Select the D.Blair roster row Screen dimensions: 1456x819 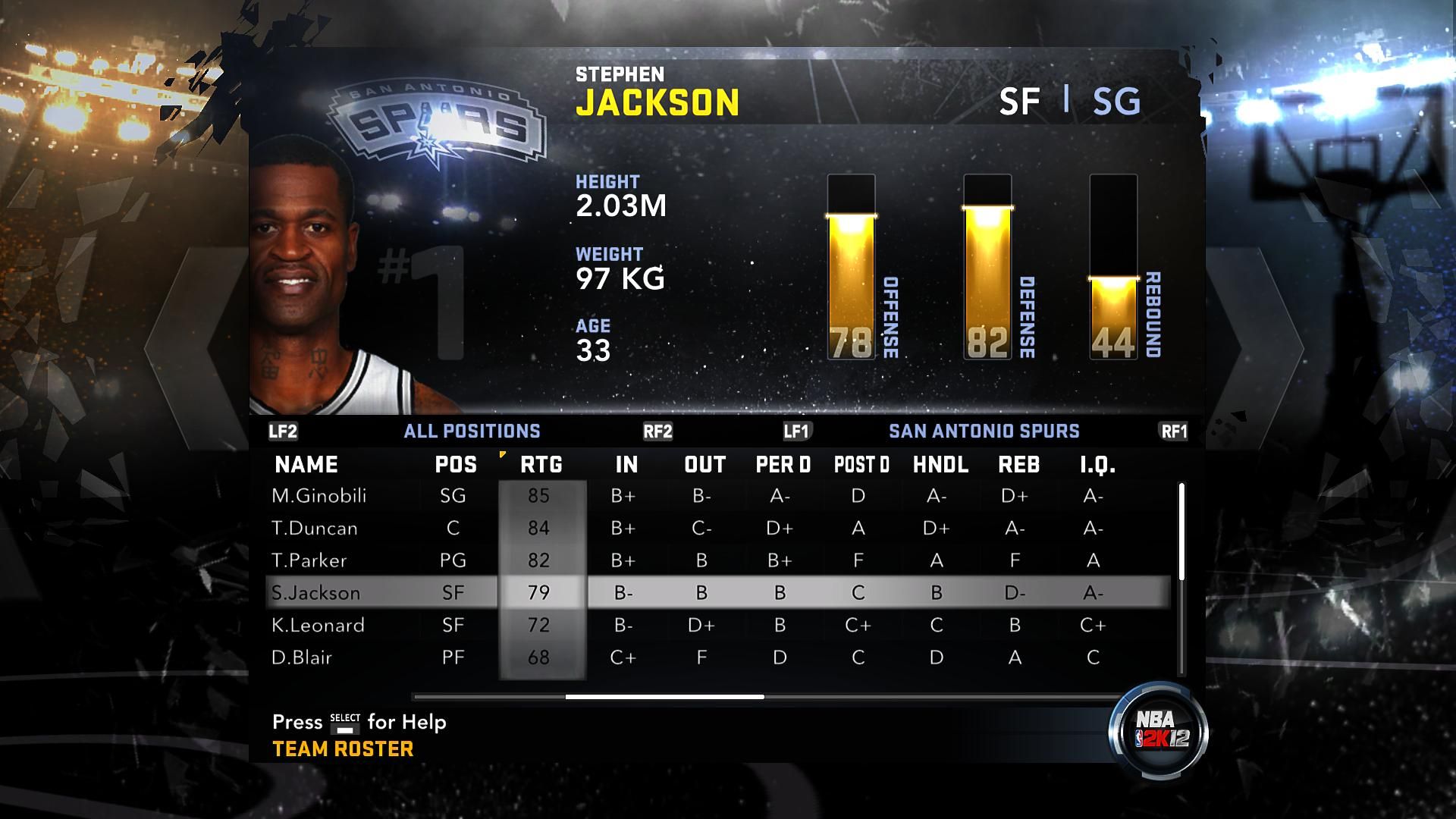tap(302, 657)
